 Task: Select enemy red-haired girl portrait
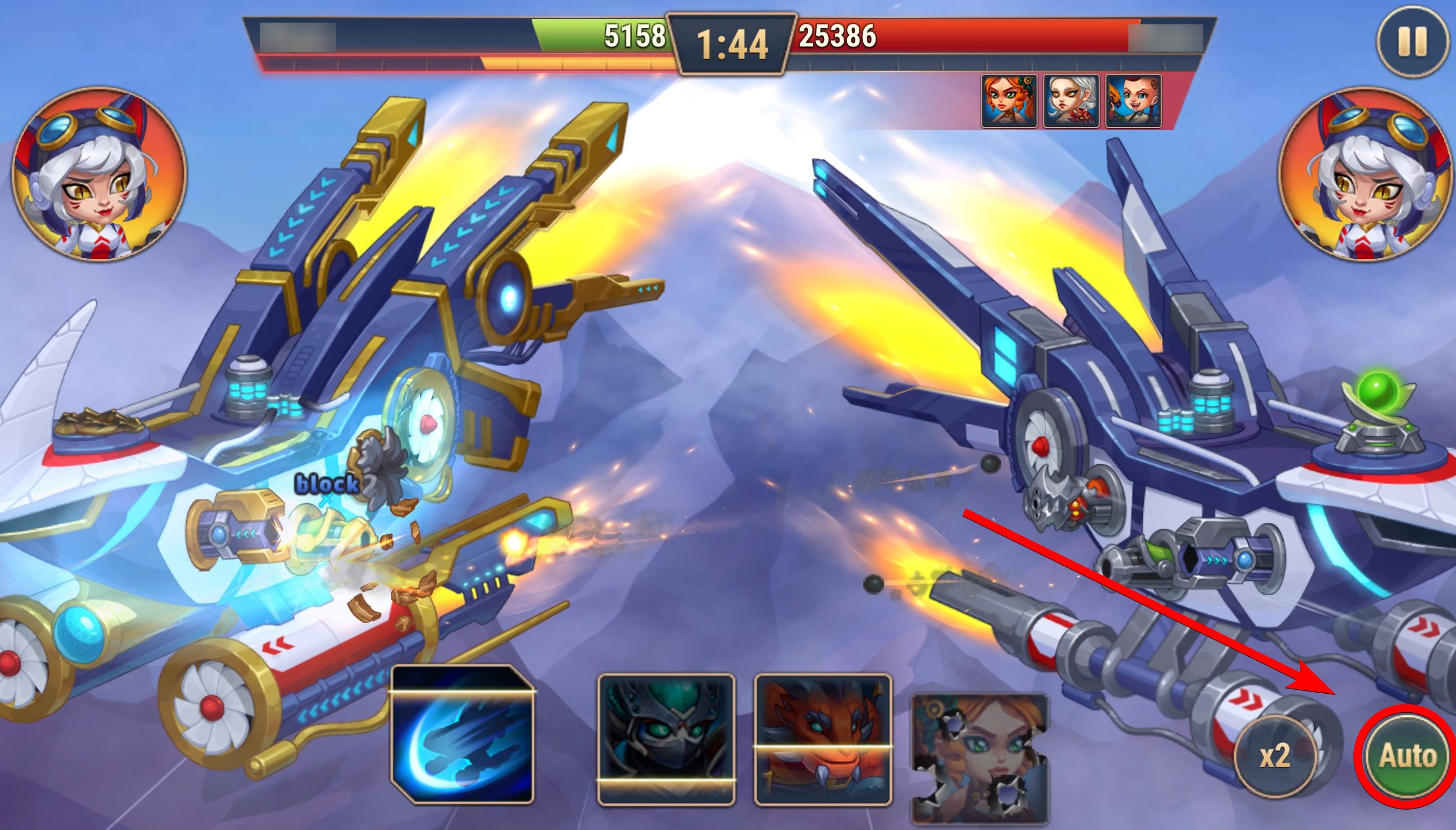point(1009,101)
